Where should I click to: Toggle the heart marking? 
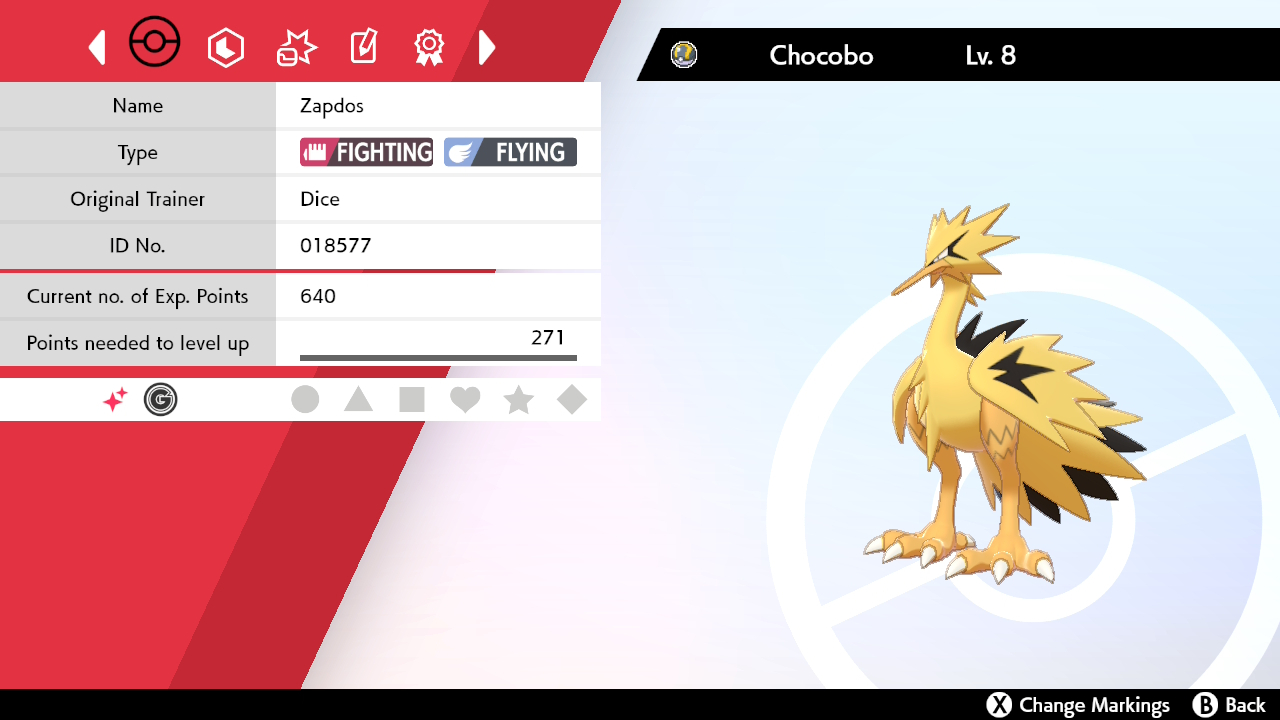(x=465, y=400)
